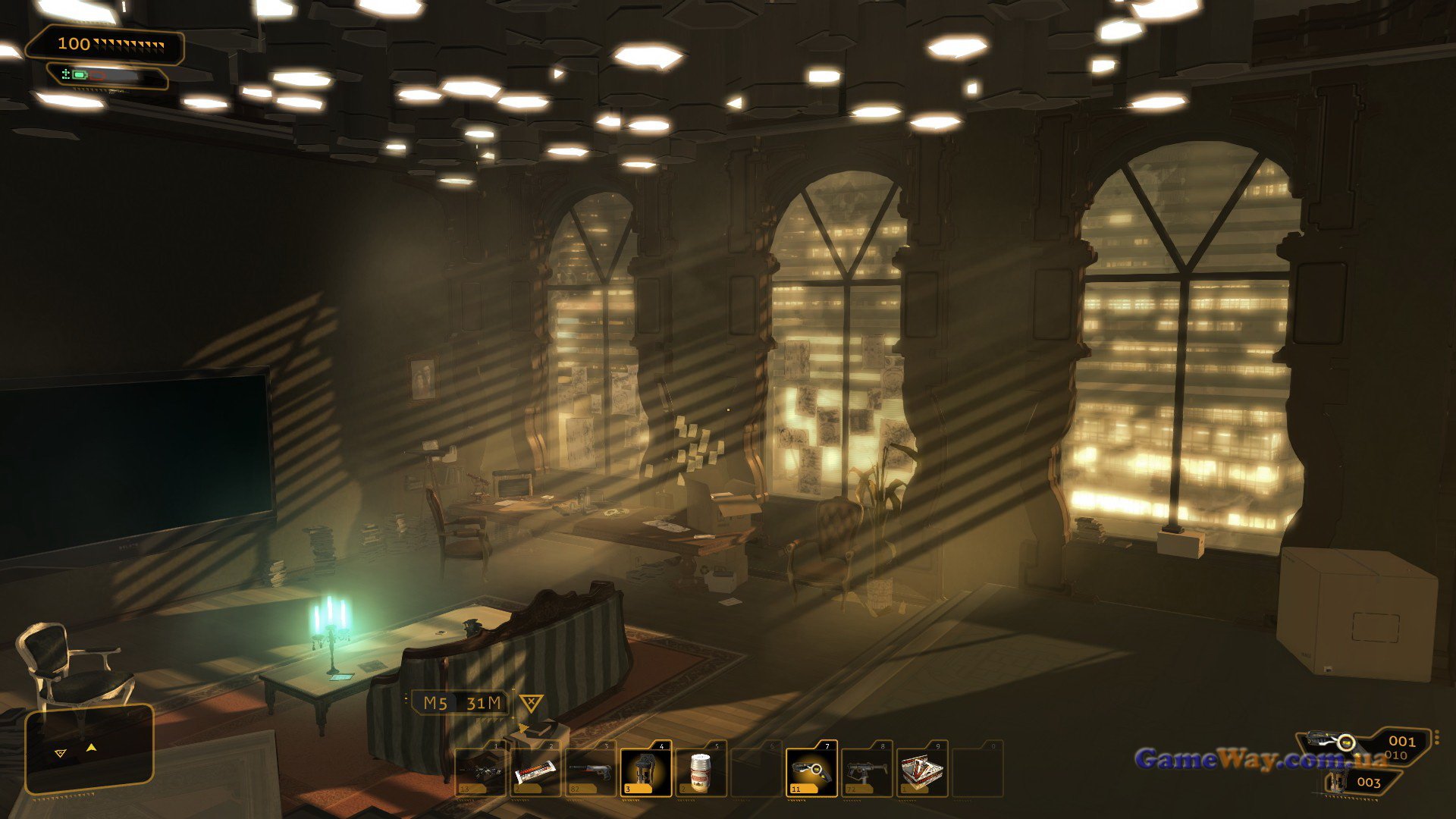Use the painkiller bottle in slot 5
The width and height of the screenshot is (1456, 819).
701,771
